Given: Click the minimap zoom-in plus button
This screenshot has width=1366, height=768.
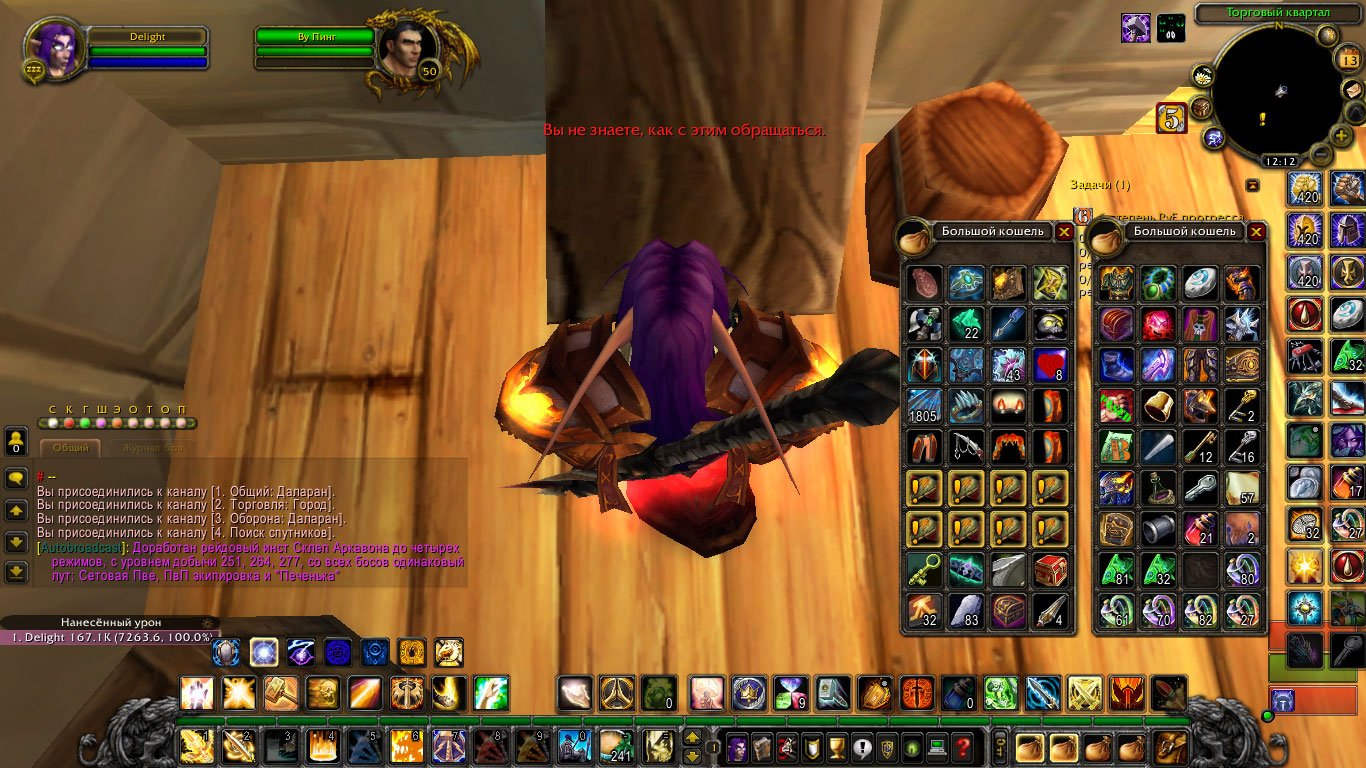Looking at the screenshot, I should (1340, 135).
